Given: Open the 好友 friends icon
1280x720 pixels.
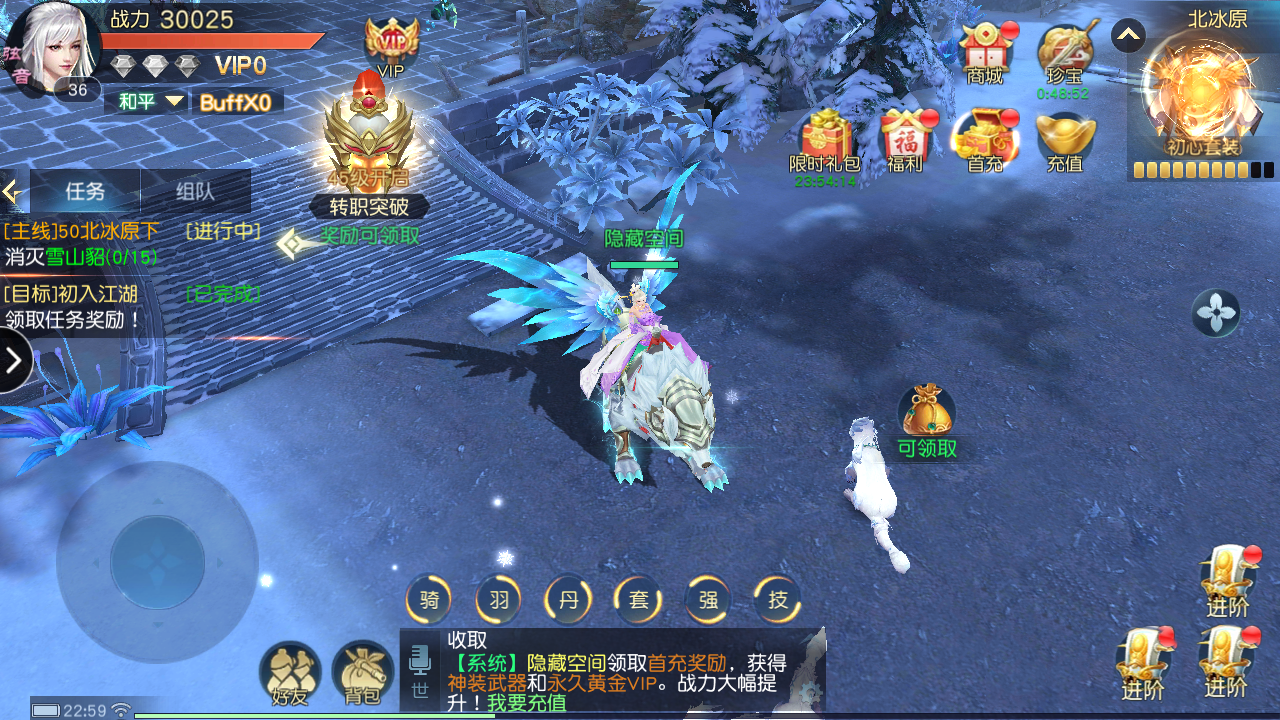Looking at the screenshot, I should pyautogui.click(x=290, y=674).
